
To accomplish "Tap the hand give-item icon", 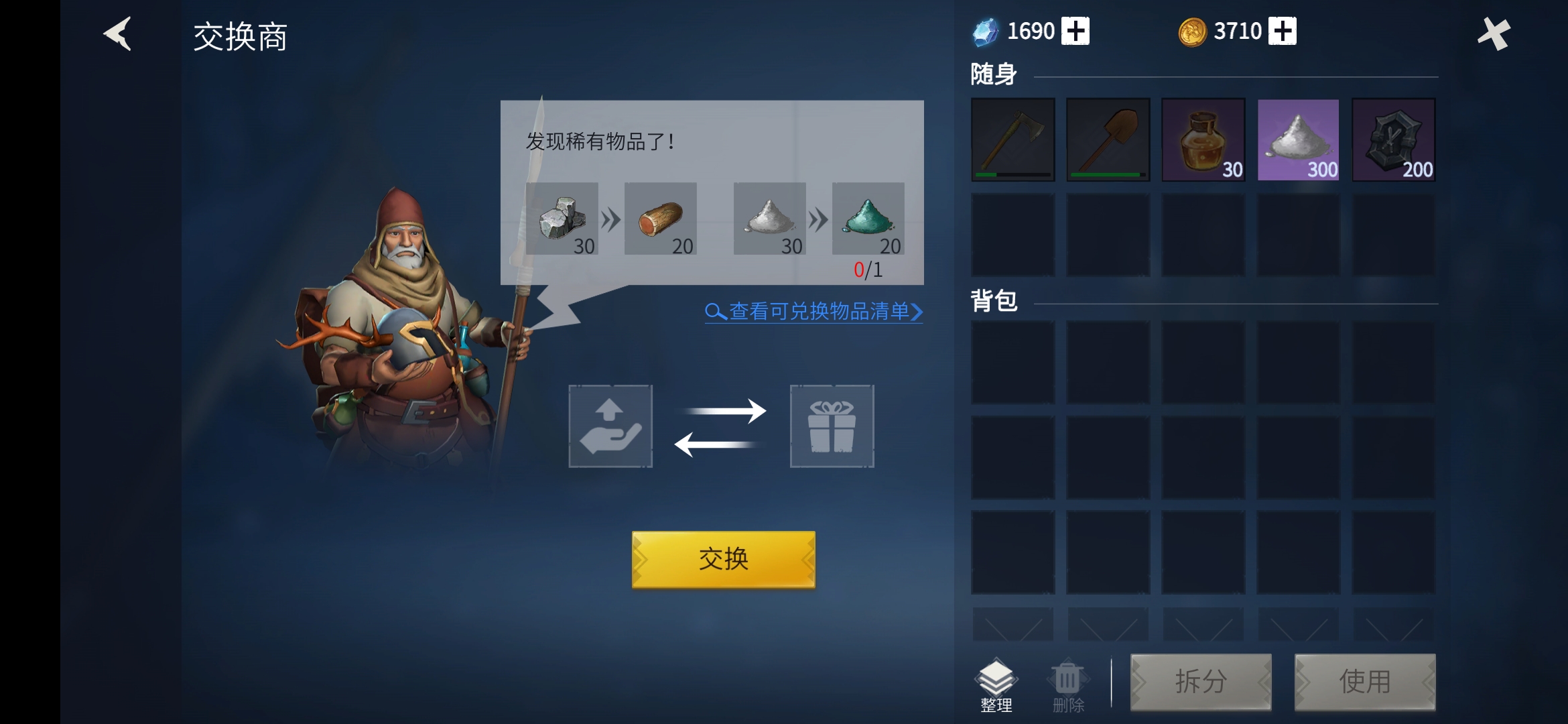I will coord(610,427).
